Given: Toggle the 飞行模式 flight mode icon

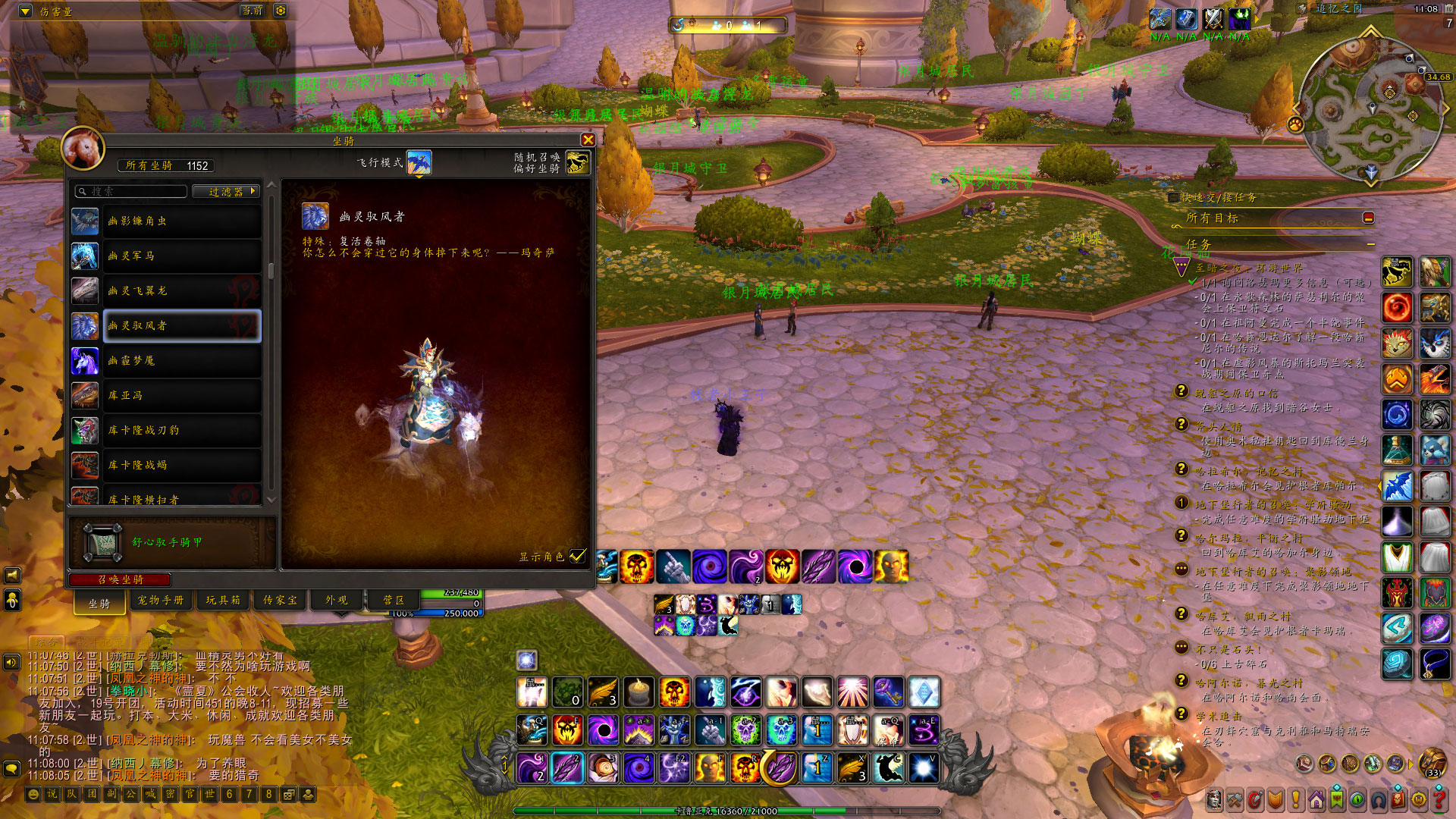Looking at the screenshot, I should tap(419, 162).
